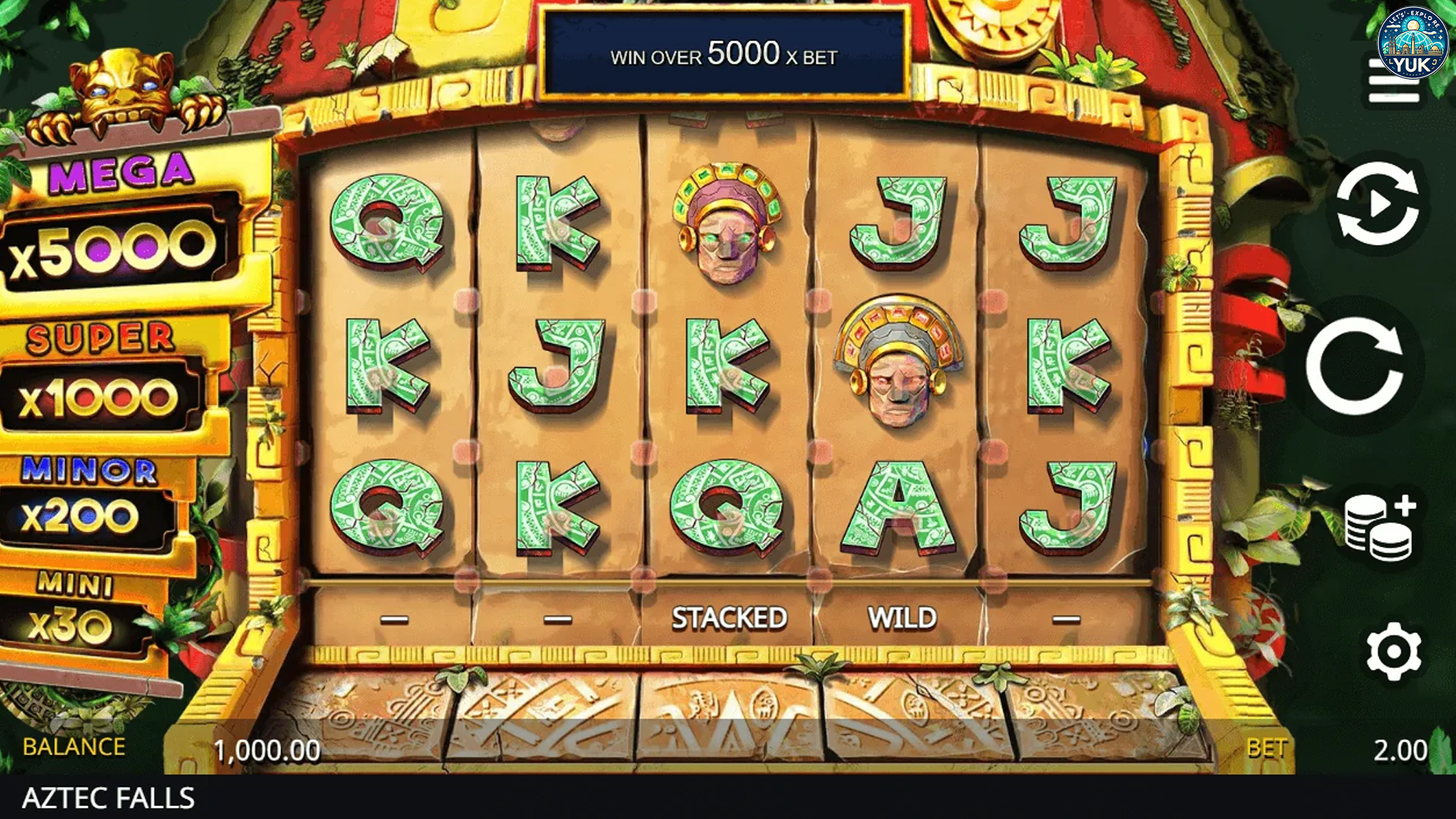1456x819 pixels.
Task: Click the golden jaguar head ornament
Action: tap(121, 83)
